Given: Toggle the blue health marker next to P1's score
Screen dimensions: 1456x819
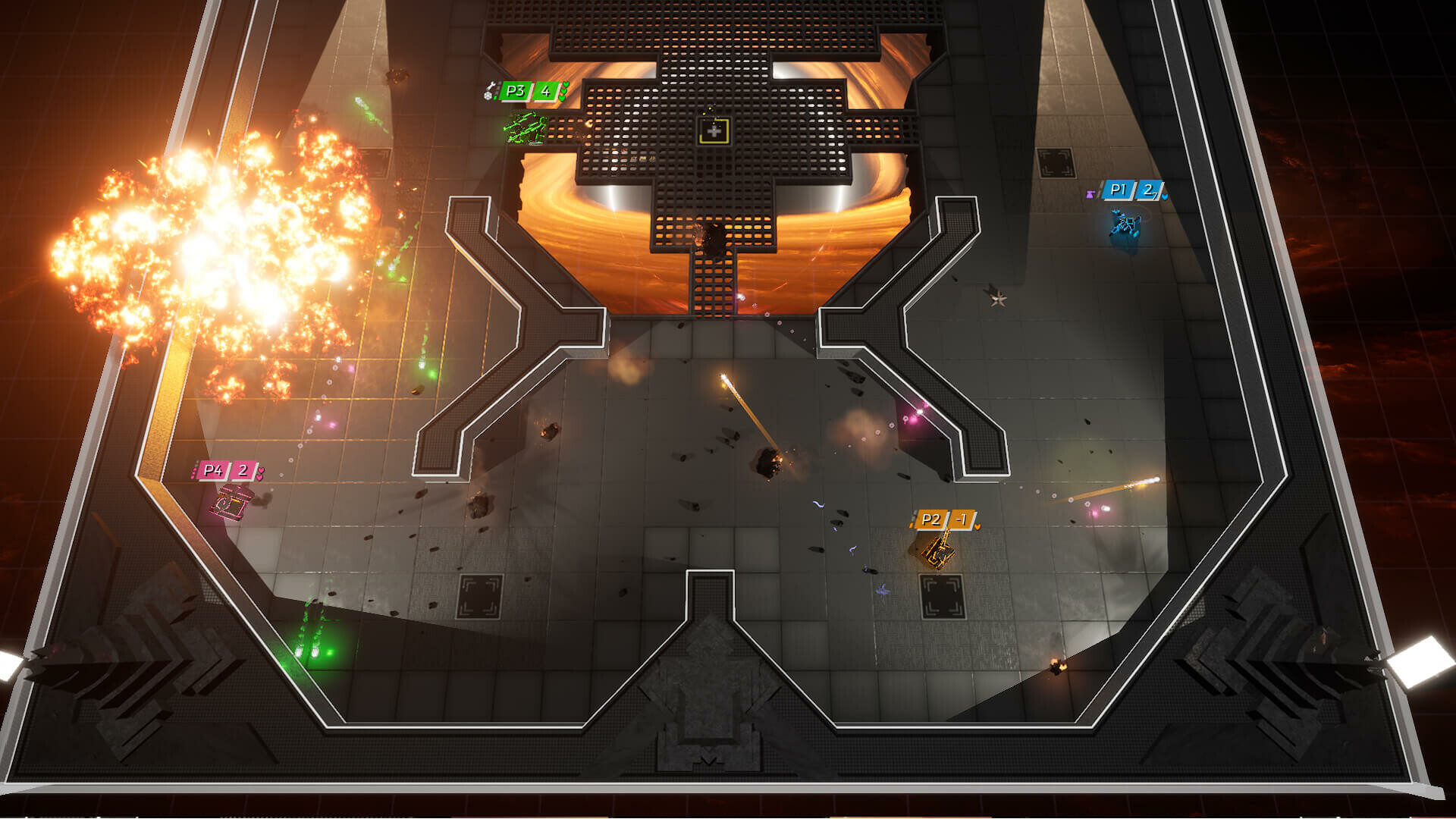Looking at the screenshot, I should click(1165, 198).
